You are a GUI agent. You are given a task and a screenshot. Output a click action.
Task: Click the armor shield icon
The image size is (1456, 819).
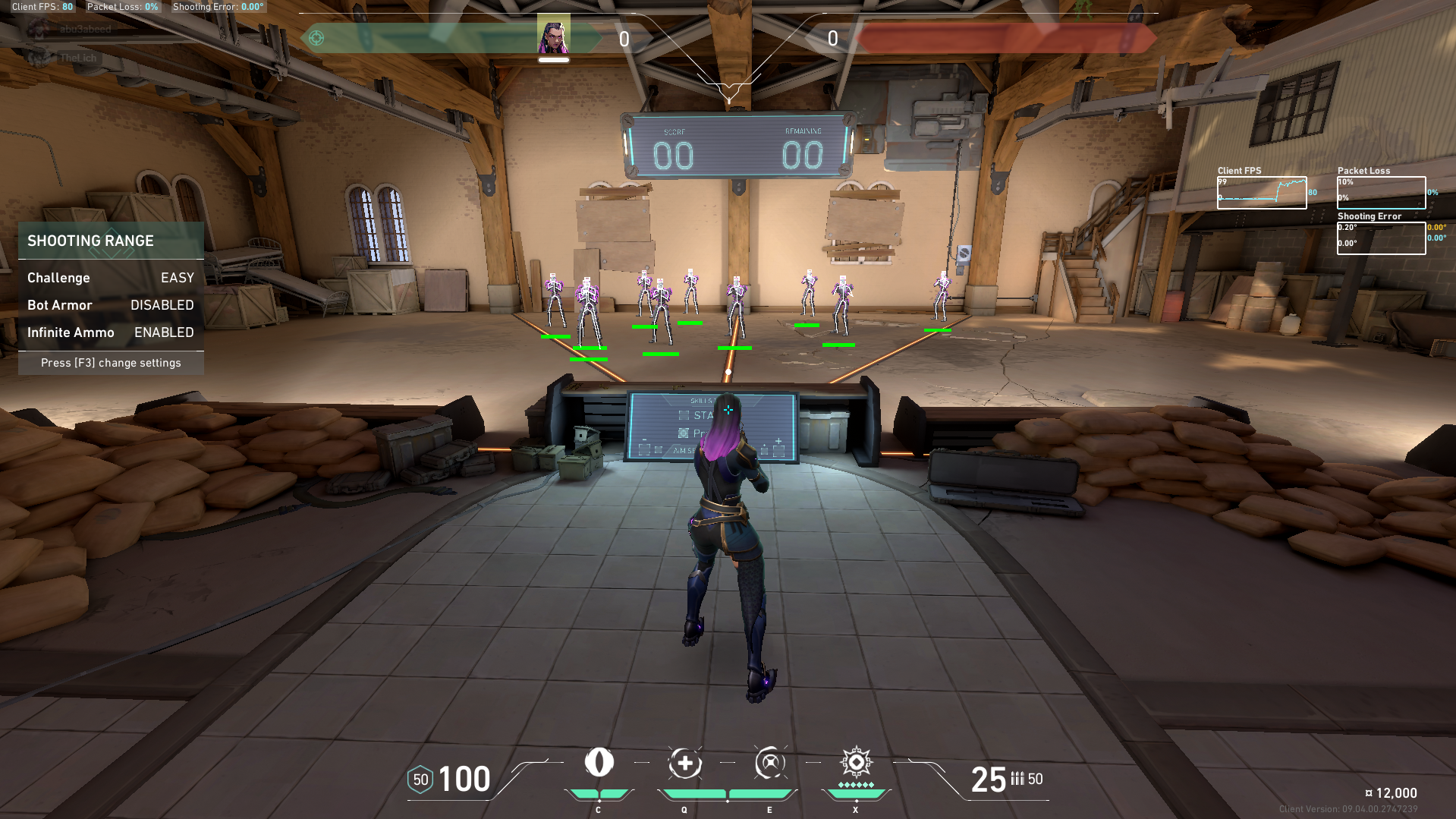point(420,780)
